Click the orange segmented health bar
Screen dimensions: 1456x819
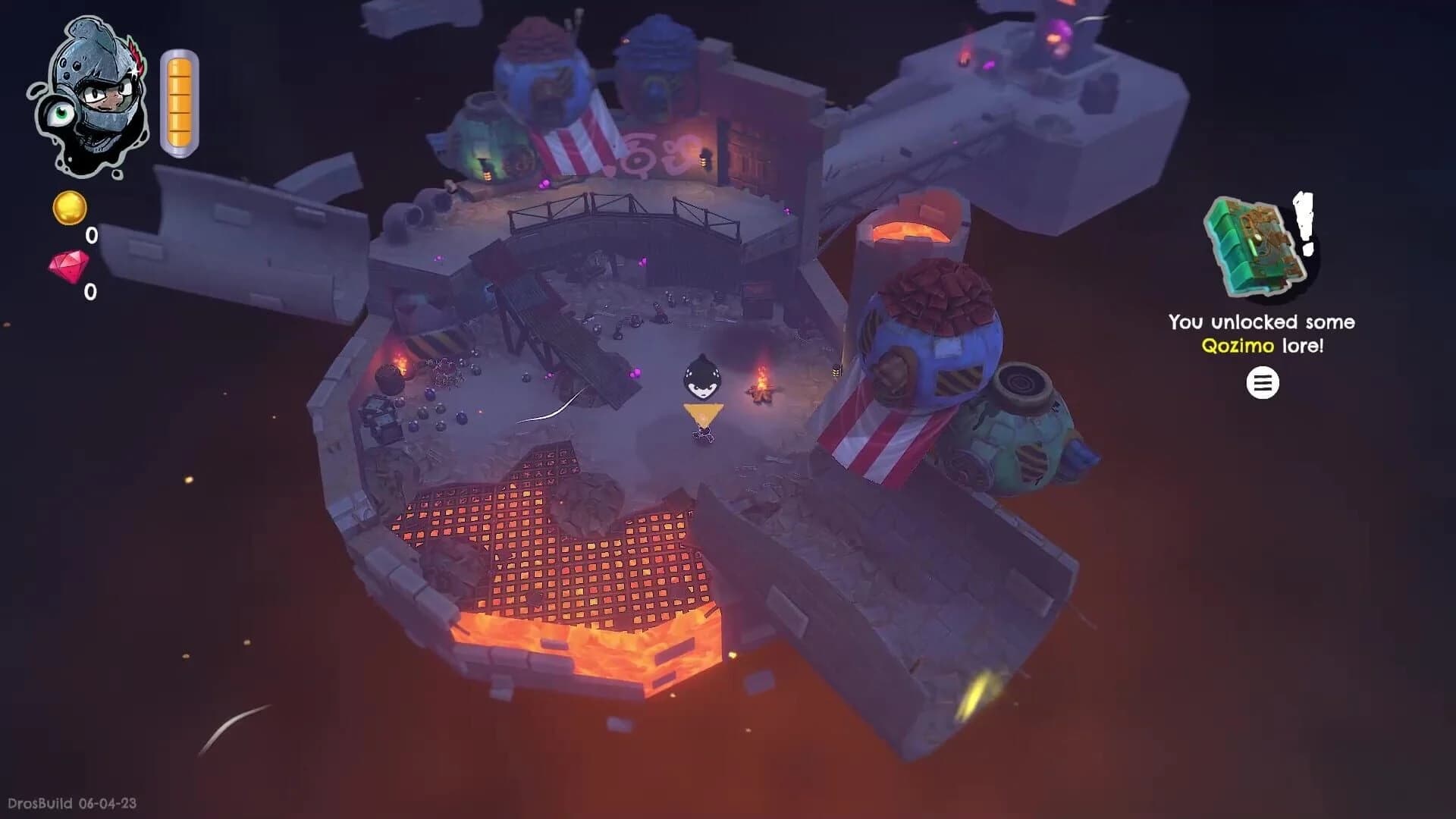(x=180, y=101)
